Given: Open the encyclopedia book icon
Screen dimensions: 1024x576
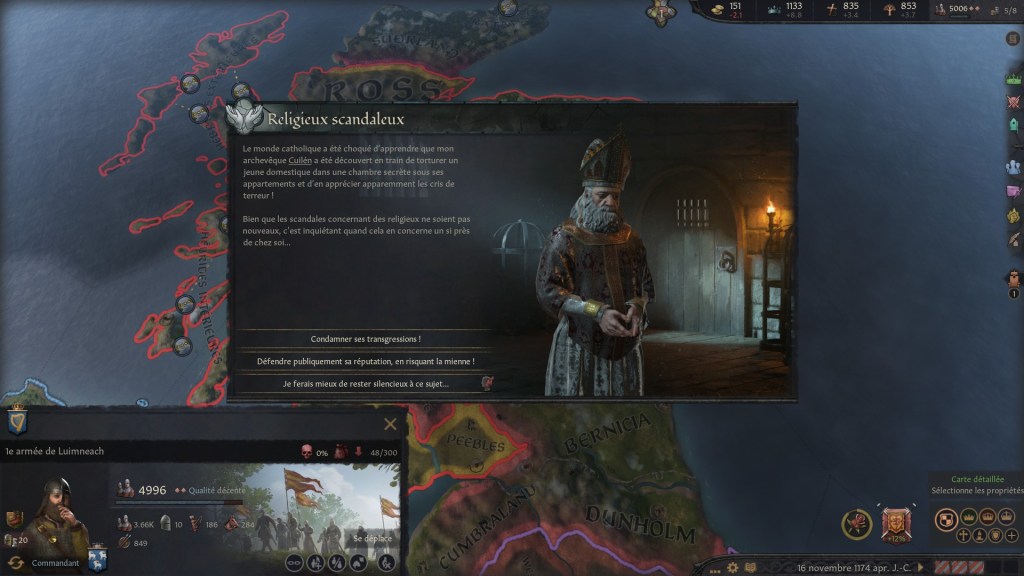Looking at the screenshot, I should coord(752,567).
